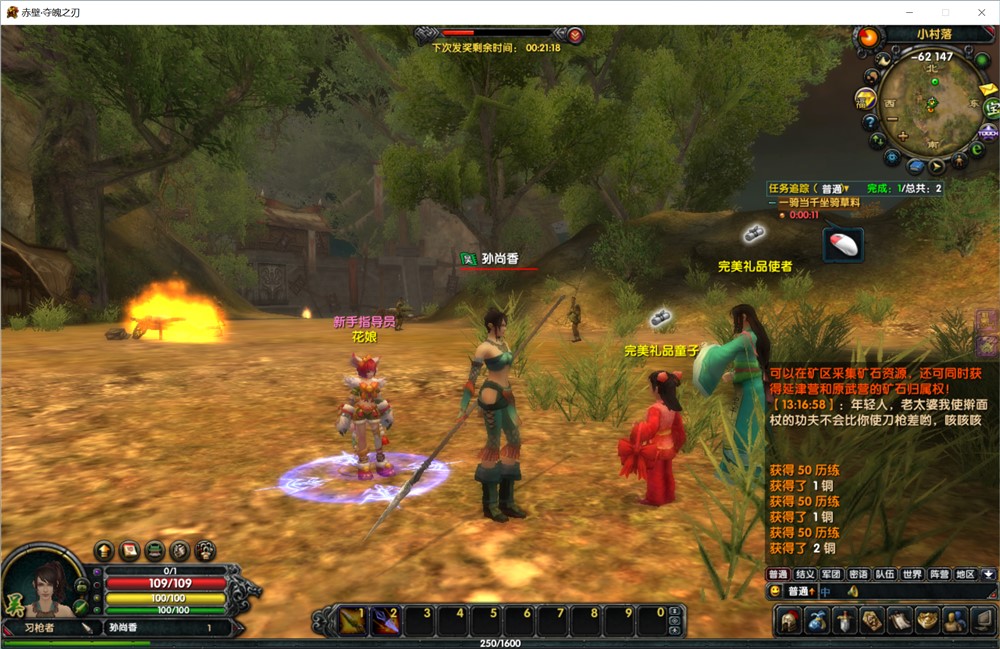Image resolution: width=1000 pixels, height=649 pixels.
Task: Open the 队伍 team chat tab
Action: pyautogui.click(x=884, y=574)
